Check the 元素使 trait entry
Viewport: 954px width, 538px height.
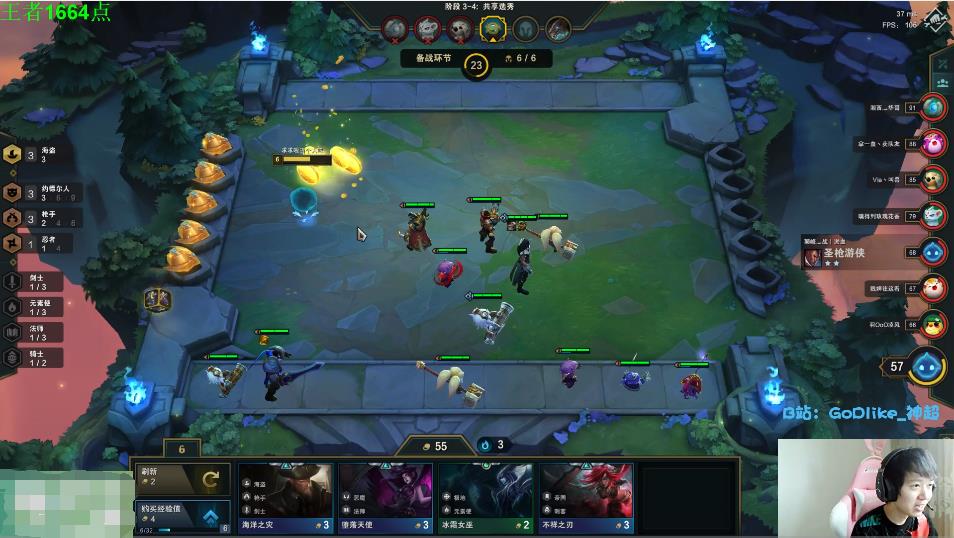(x=30, y=307)
